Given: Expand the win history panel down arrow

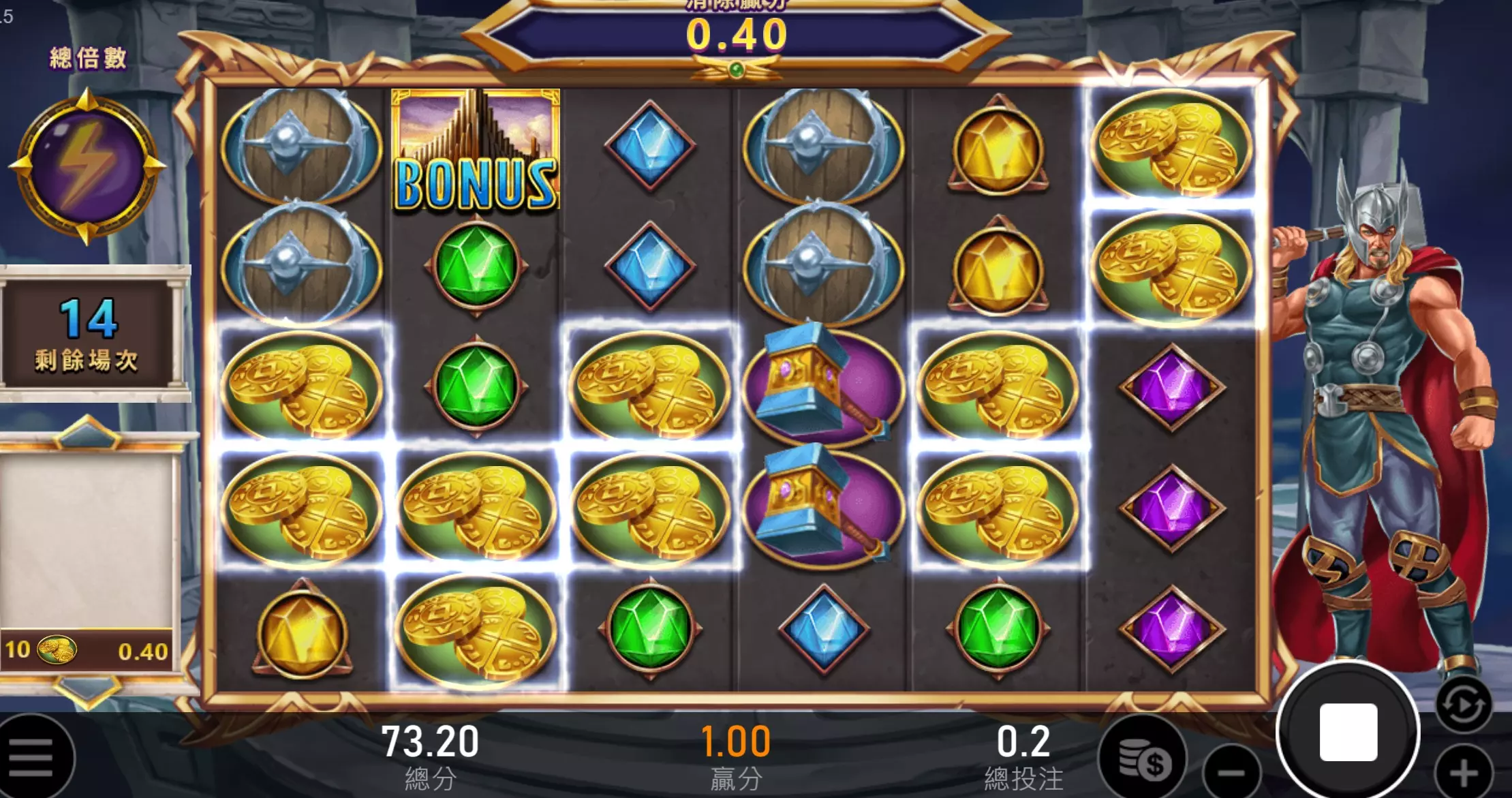Looking at the screenshot, I should (87, 690).
